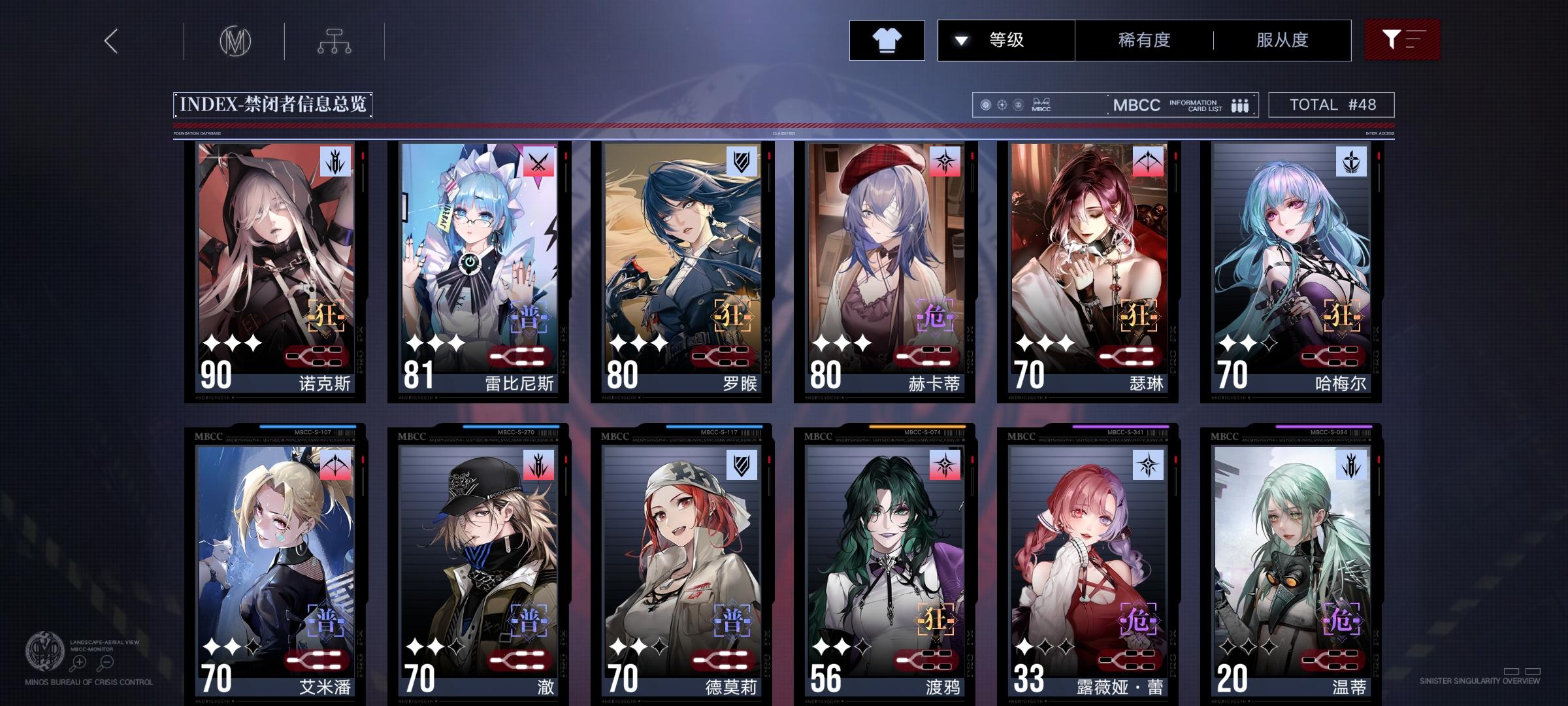Switch to the 服从度 sorting tab
1568x706 pixels.
click(1282, 40)
